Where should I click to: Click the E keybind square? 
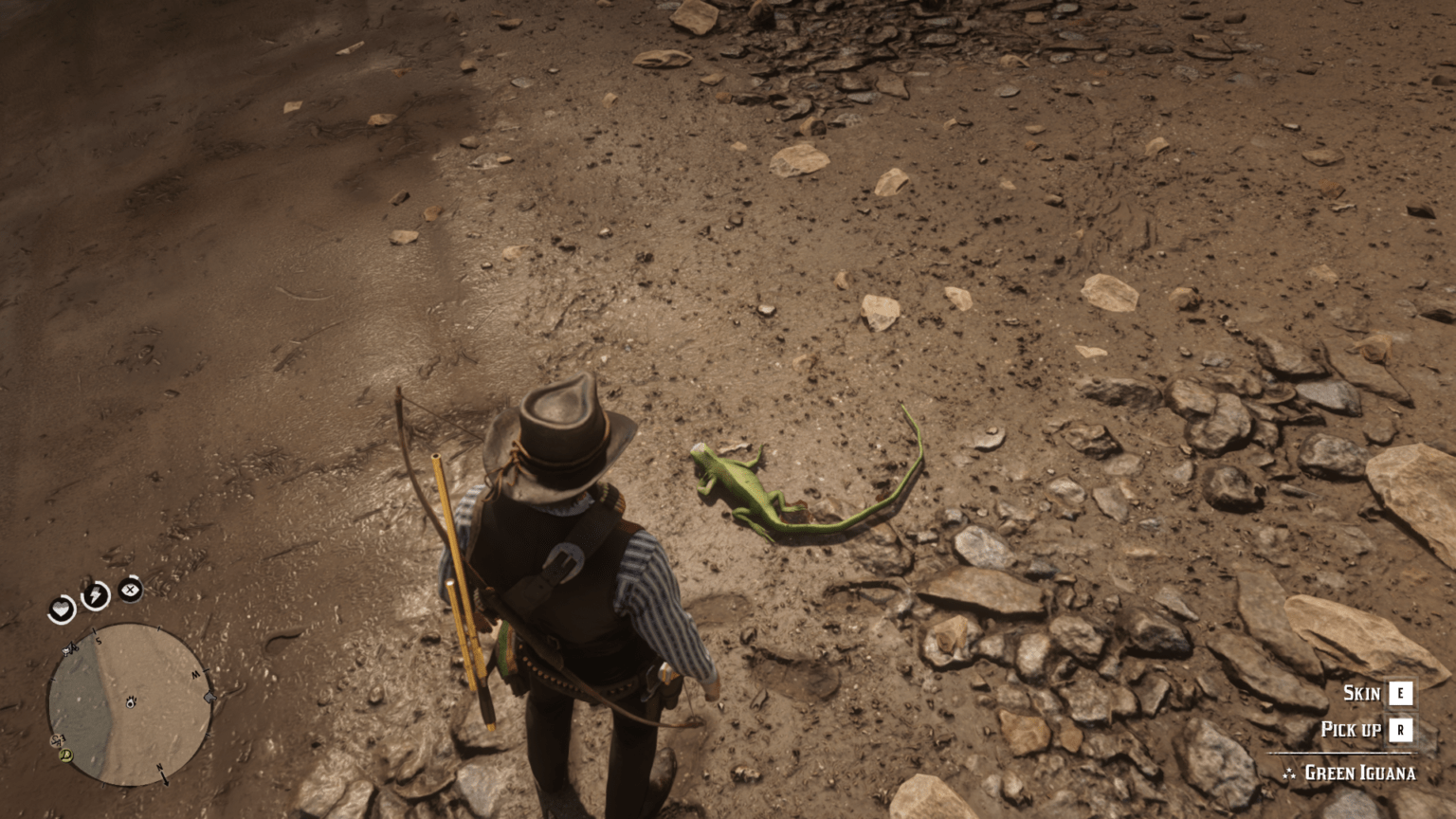[1400, 693]
